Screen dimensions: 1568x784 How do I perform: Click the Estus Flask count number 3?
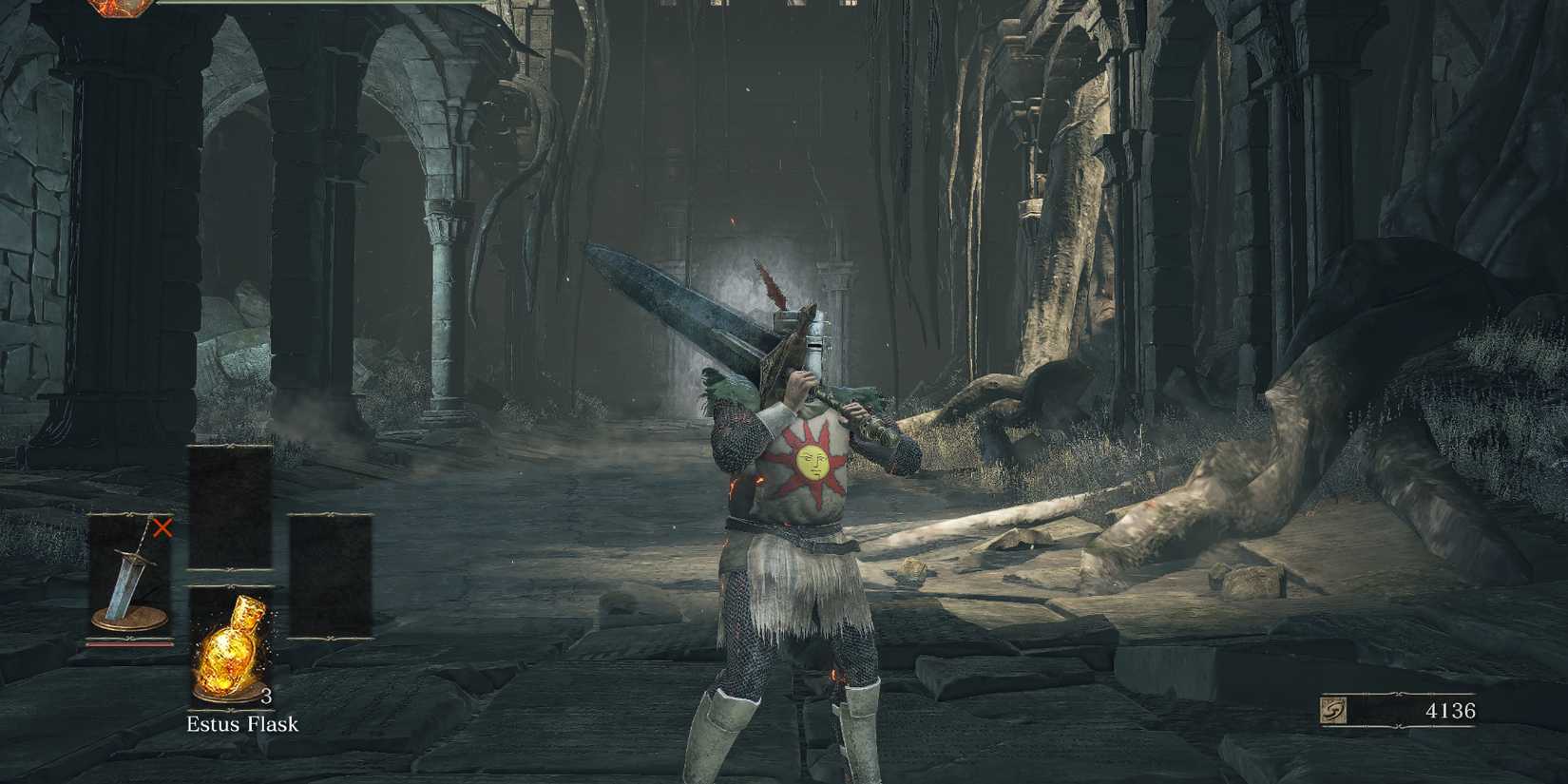click(x=267, y=698)
